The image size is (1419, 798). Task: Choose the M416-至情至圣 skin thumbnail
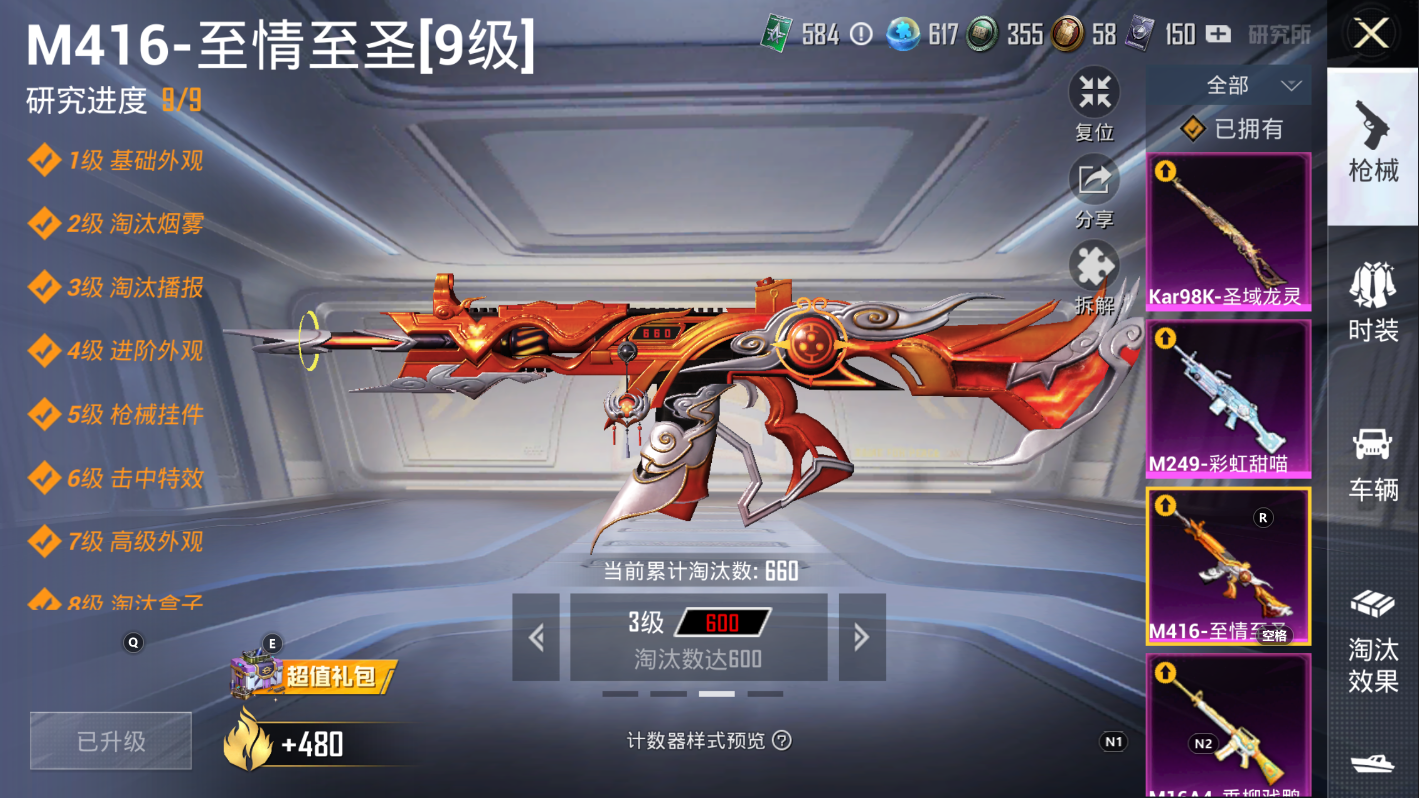[1229, 566]
